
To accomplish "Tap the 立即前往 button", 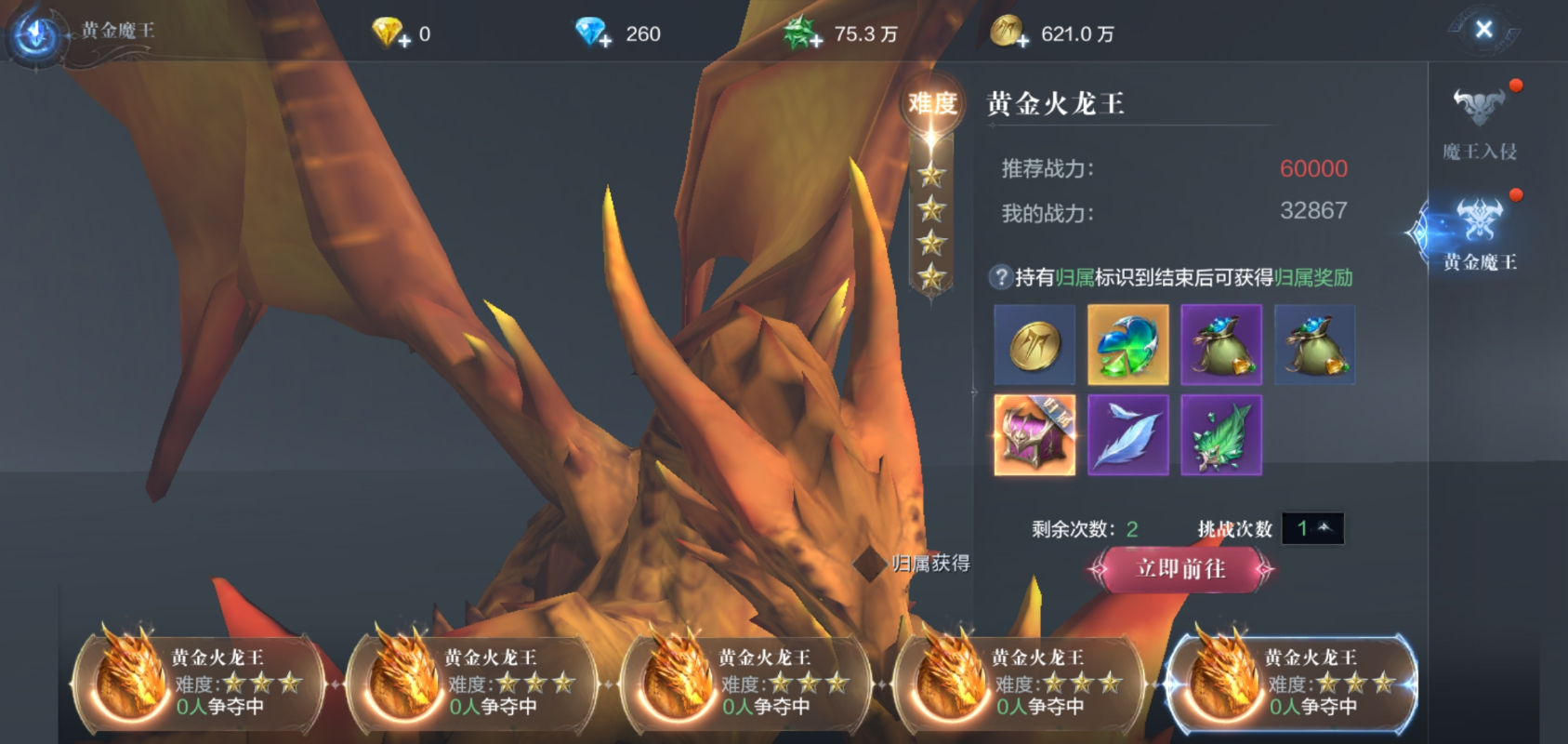I will [x=1180, y=569].
